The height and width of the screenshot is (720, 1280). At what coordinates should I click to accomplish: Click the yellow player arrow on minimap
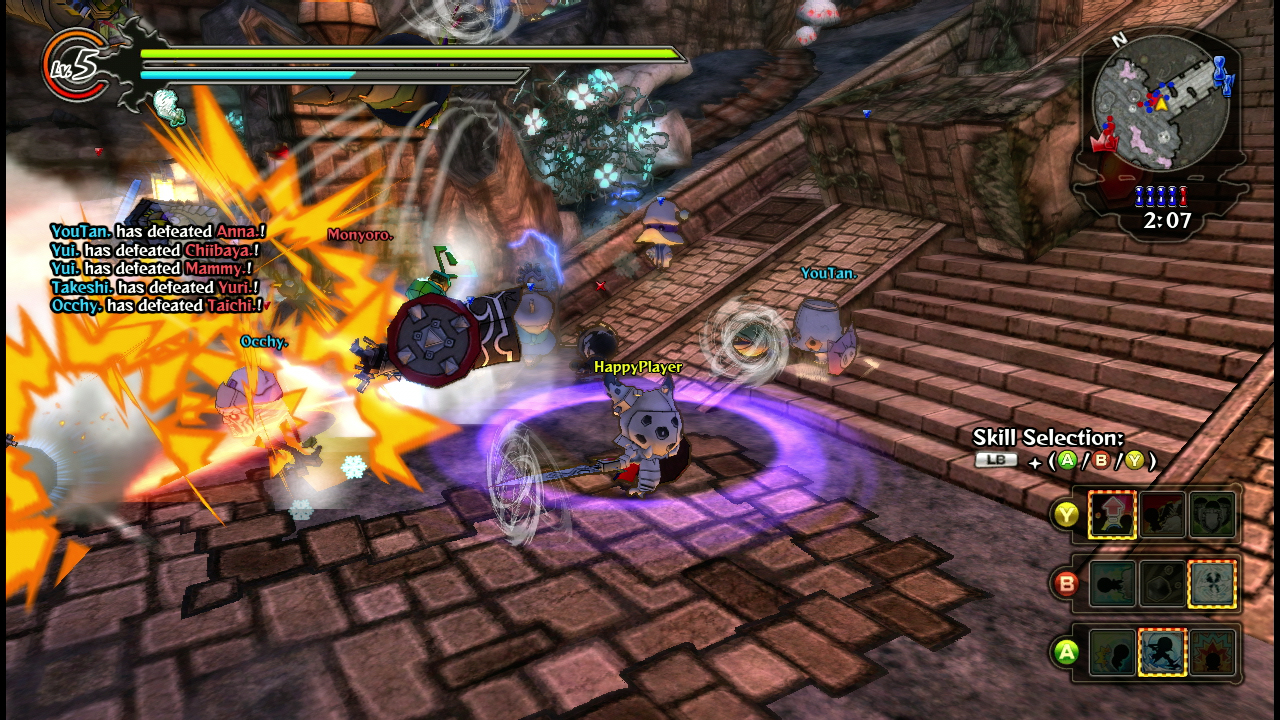(1162, 103)
